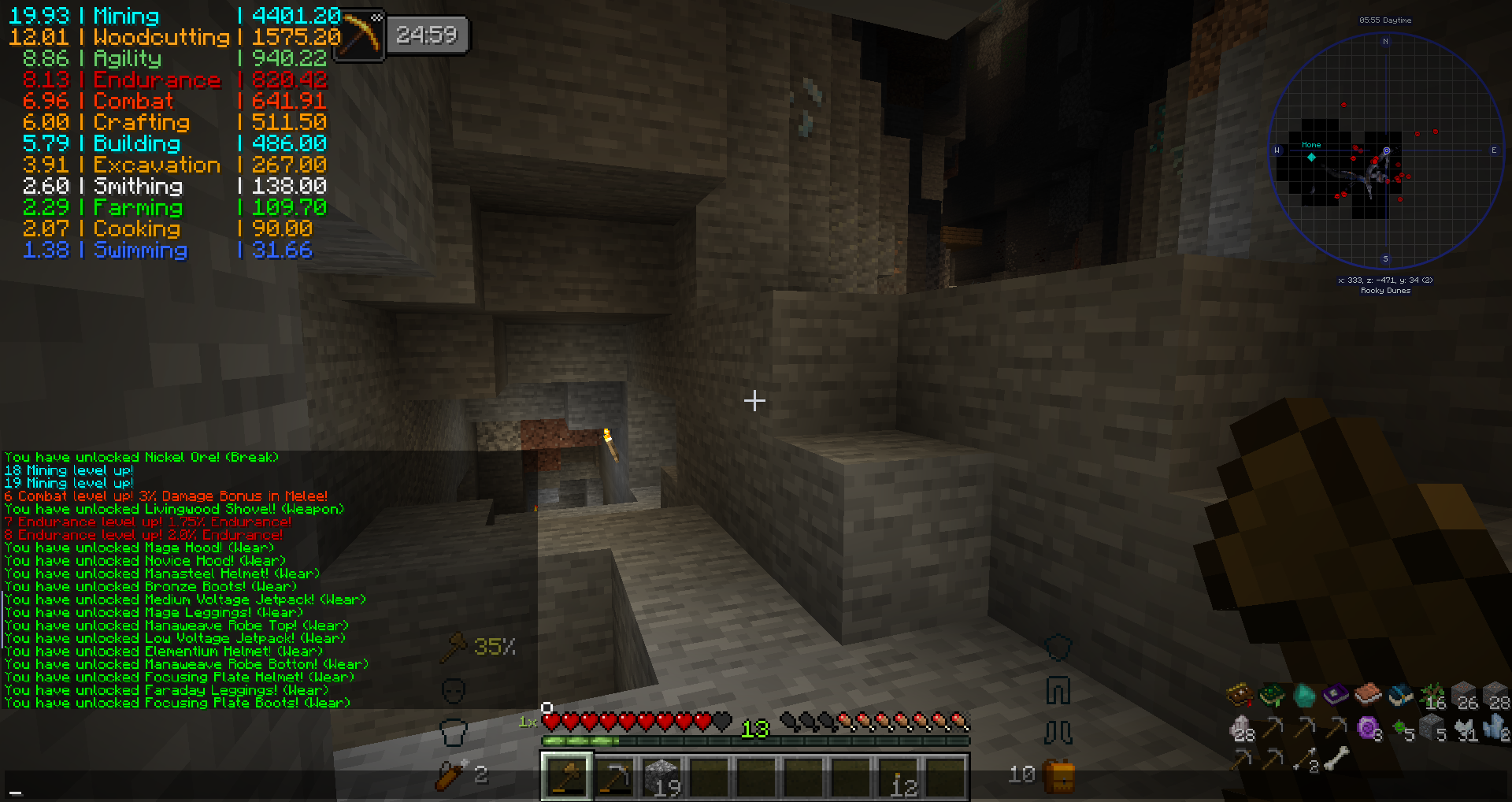Viewport: 1512px width, 802px height.
Task: Click the diamond item icon in the item display
Action: click(x=1304, y=695)
